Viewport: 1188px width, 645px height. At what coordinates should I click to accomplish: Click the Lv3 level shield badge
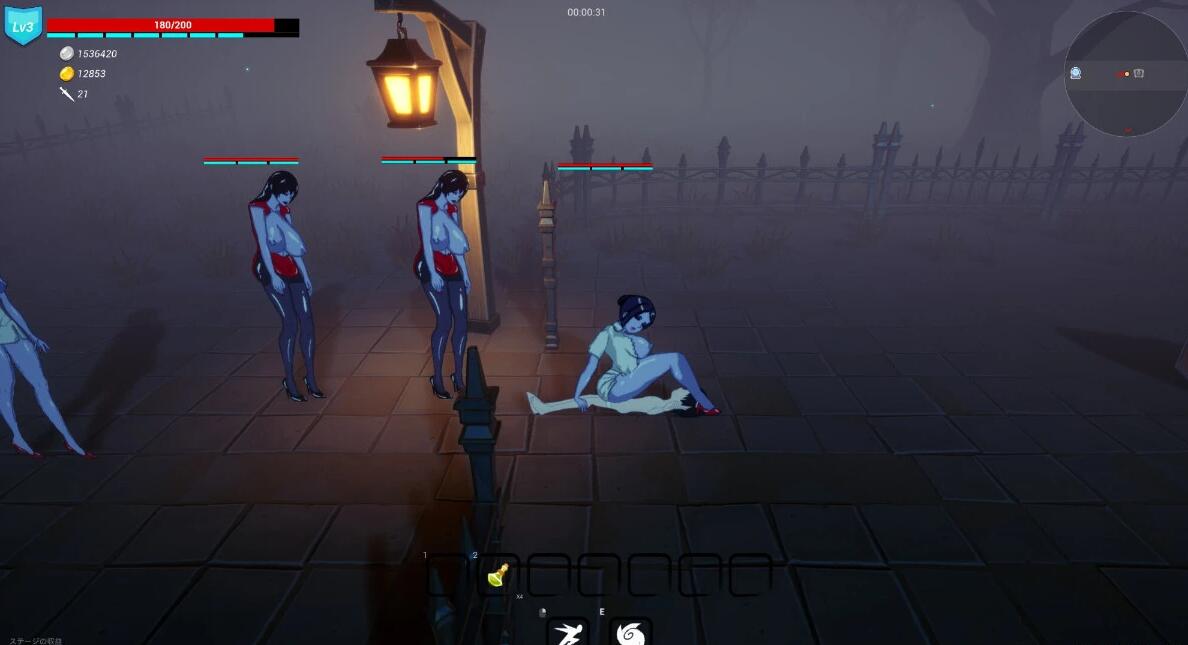[x=22, y=26]
